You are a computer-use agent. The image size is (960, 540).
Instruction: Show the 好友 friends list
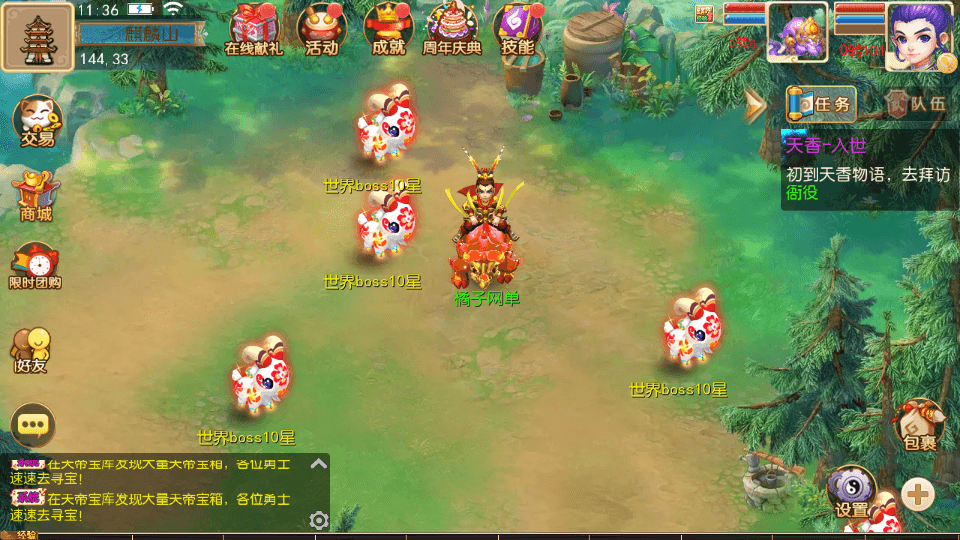click(x=31, y=349)
